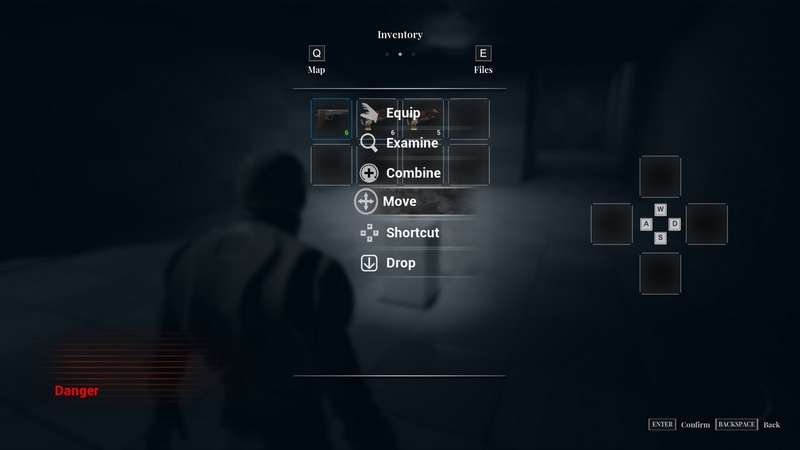Drop the selected item
Screen dimensions: 800x450
400,263
